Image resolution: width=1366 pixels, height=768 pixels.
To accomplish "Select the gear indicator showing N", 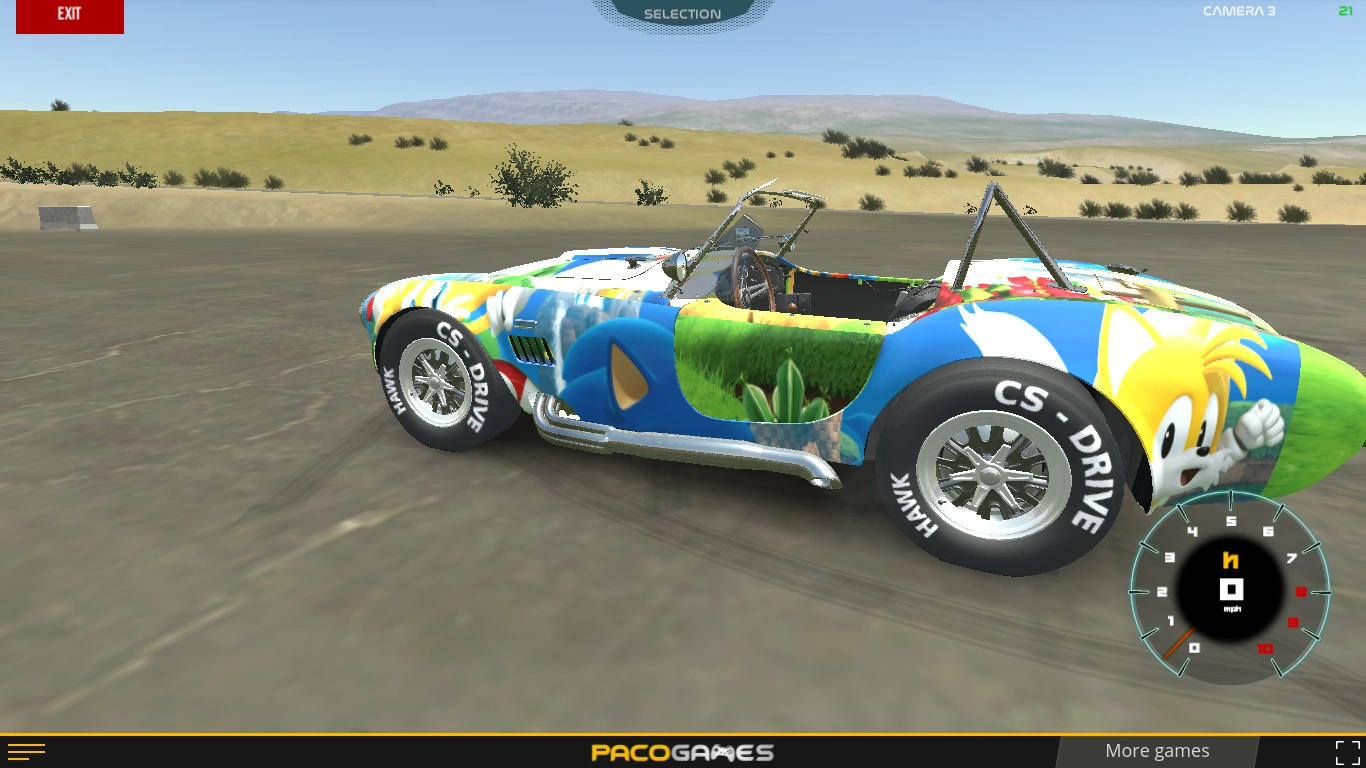I will coord(1230,560).
